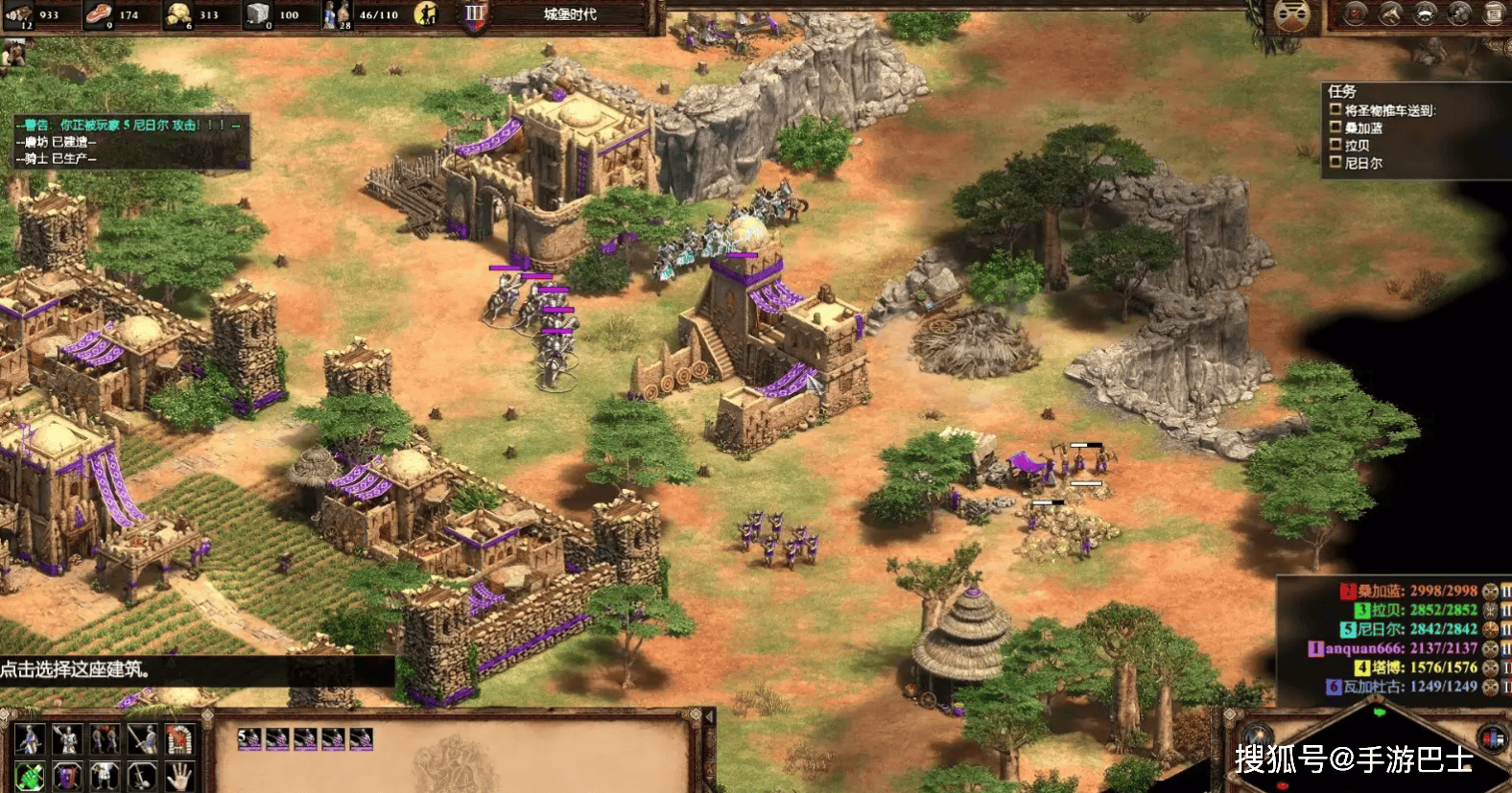Click the civilization emblem medallion
1512x793 pixels.
pyautogui.click(x=1292, y=14)
